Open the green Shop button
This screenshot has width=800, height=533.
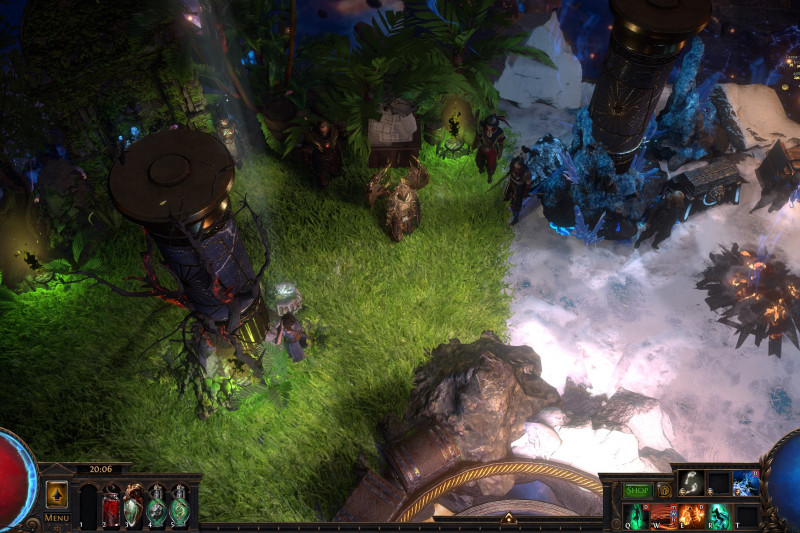[638, 491]
